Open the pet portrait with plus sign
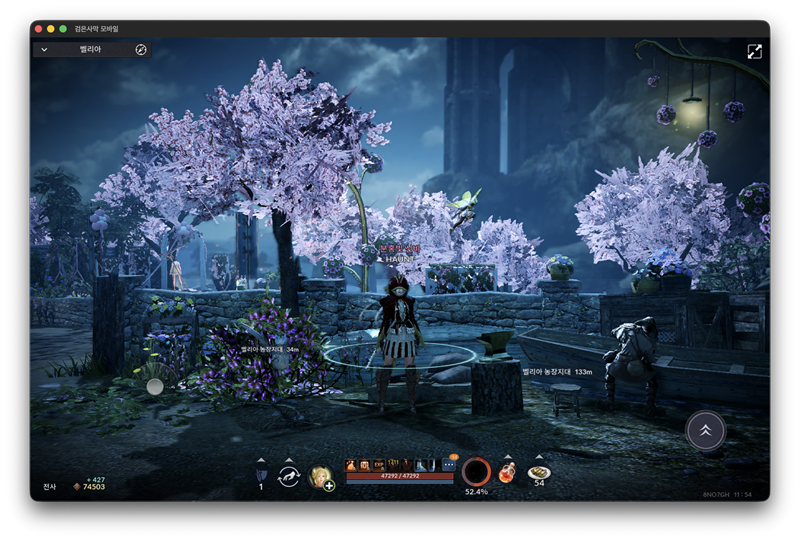Screen dimensions: 800x541 321,477
